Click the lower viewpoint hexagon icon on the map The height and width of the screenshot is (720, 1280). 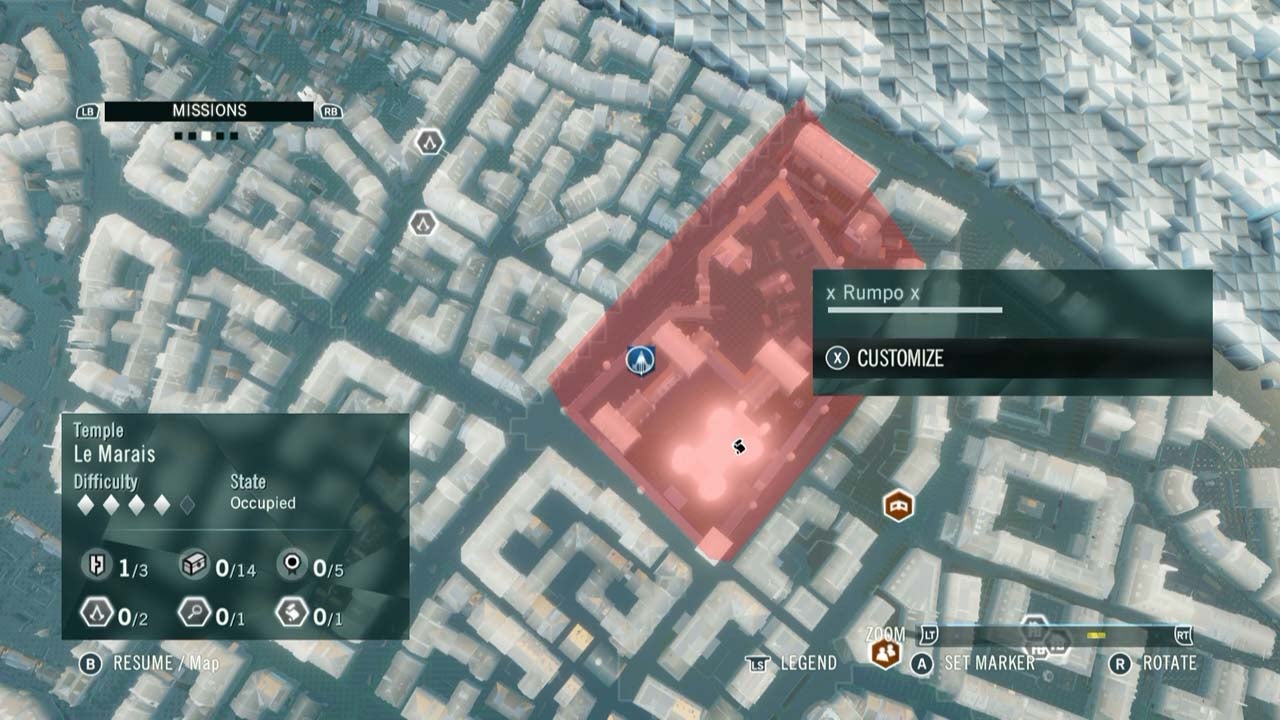coord(424,225)
